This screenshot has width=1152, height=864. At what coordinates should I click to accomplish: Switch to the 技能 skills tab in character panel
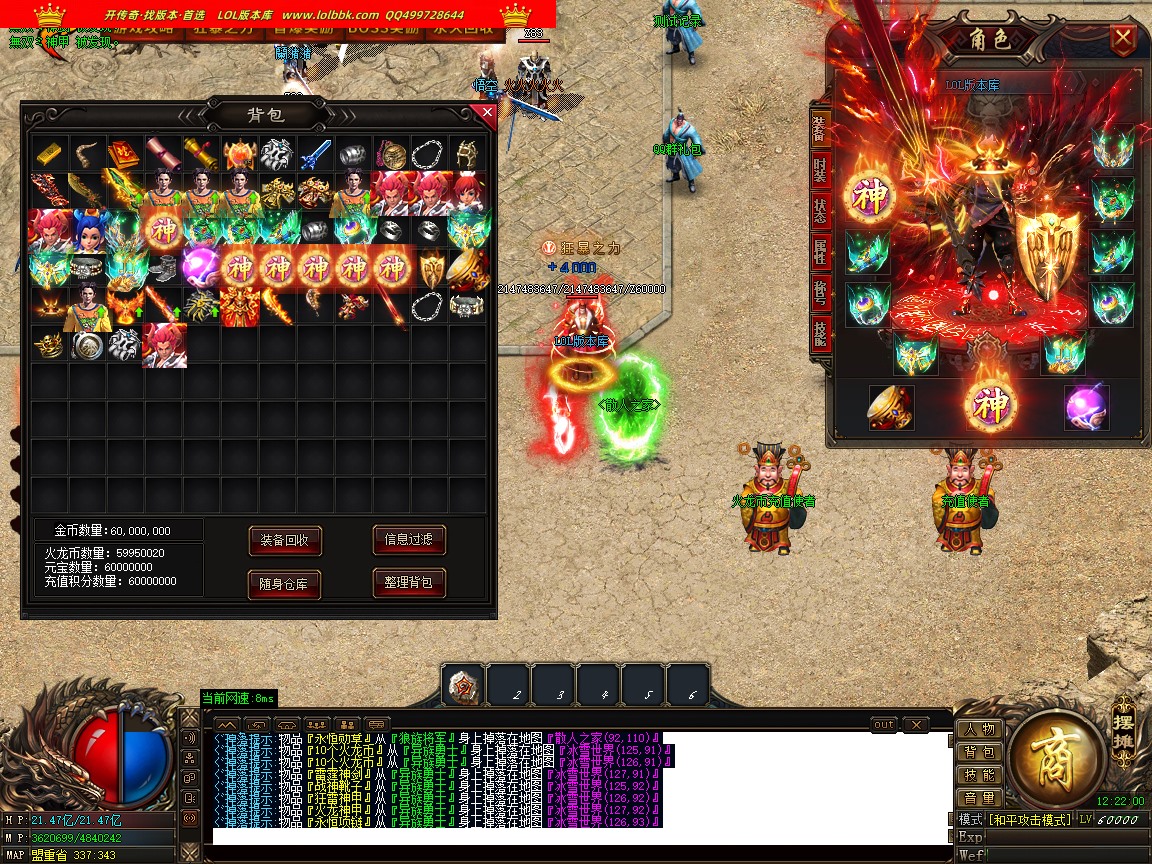pyautogui.click(x=820, y=334)
